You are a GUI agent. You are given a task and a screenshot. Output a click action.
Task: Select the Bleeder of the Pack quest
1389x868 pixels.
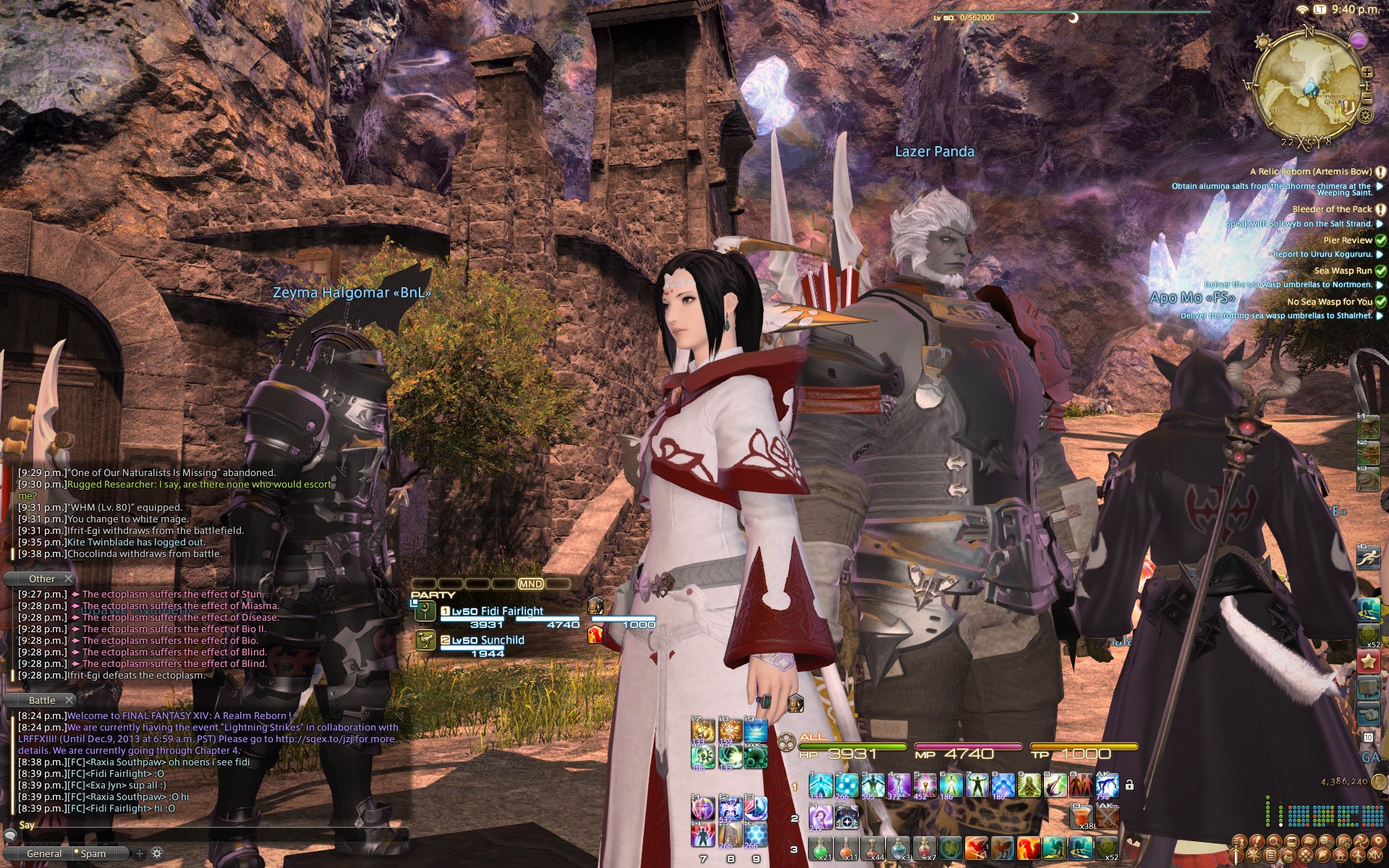pyautogui.click(x=1331, y=209)
